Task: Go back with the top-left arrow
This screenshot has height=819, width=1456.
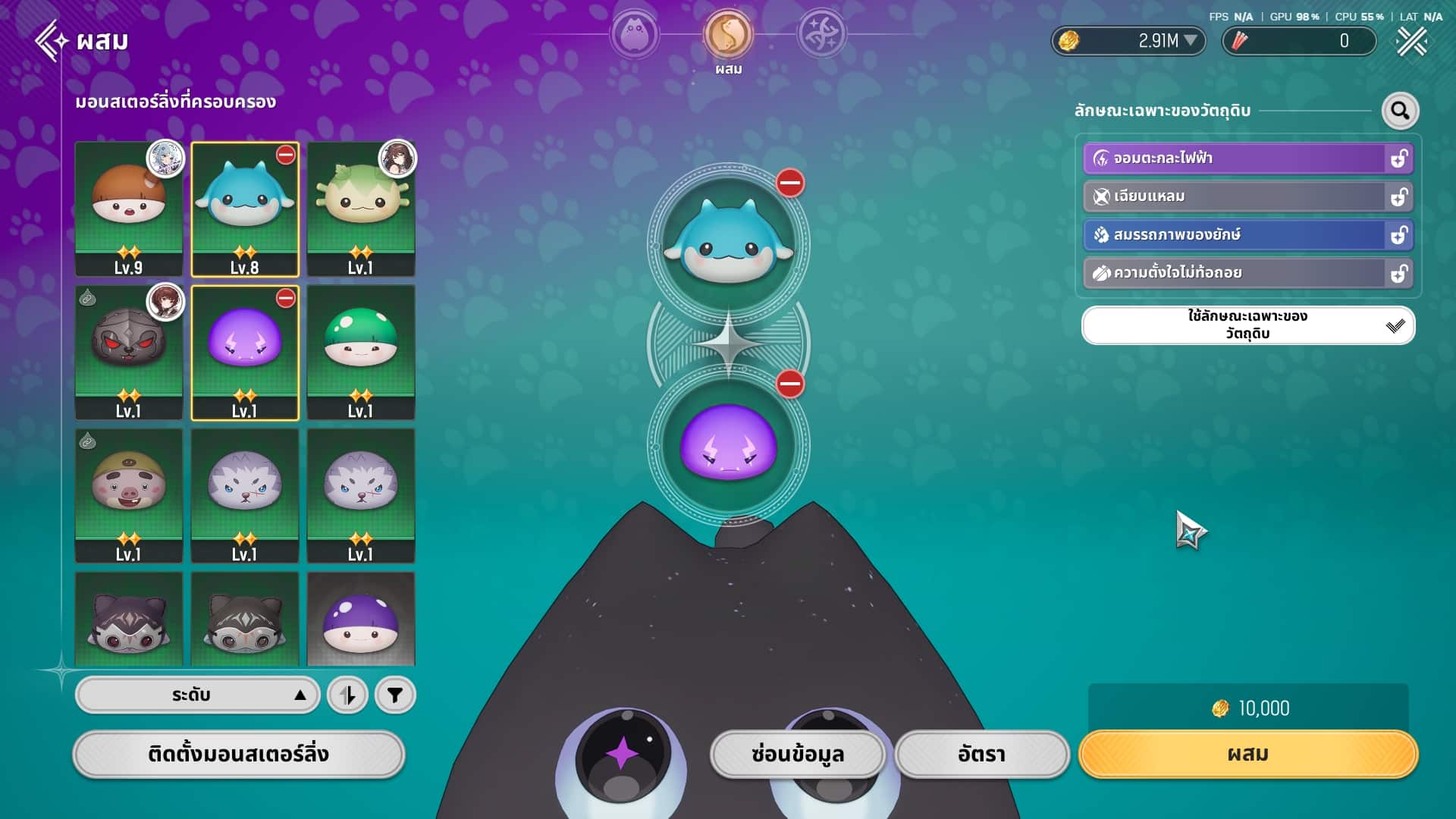Action: tap(52, 40)
